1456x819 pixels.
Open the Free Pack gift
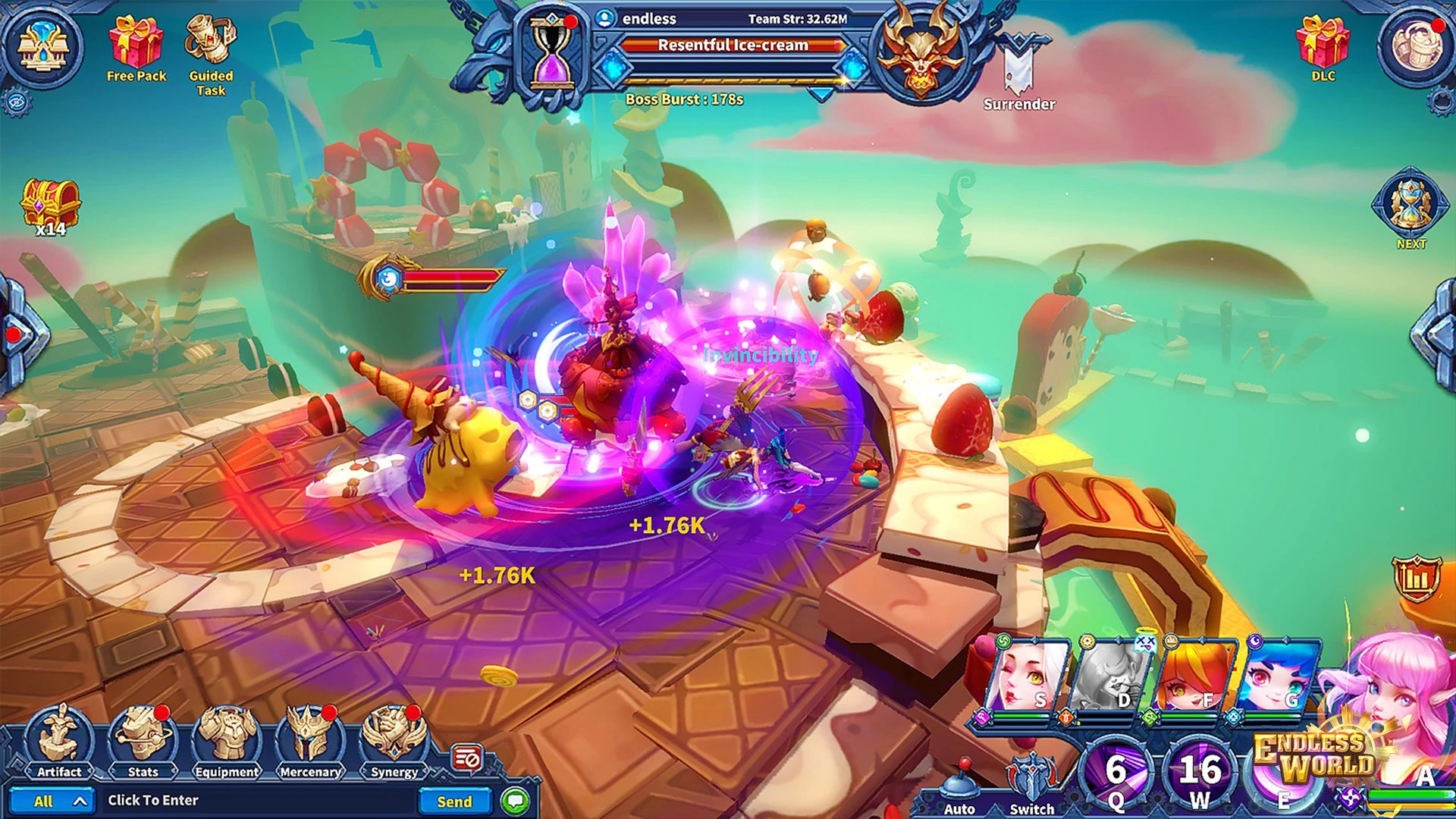point(136,44)
